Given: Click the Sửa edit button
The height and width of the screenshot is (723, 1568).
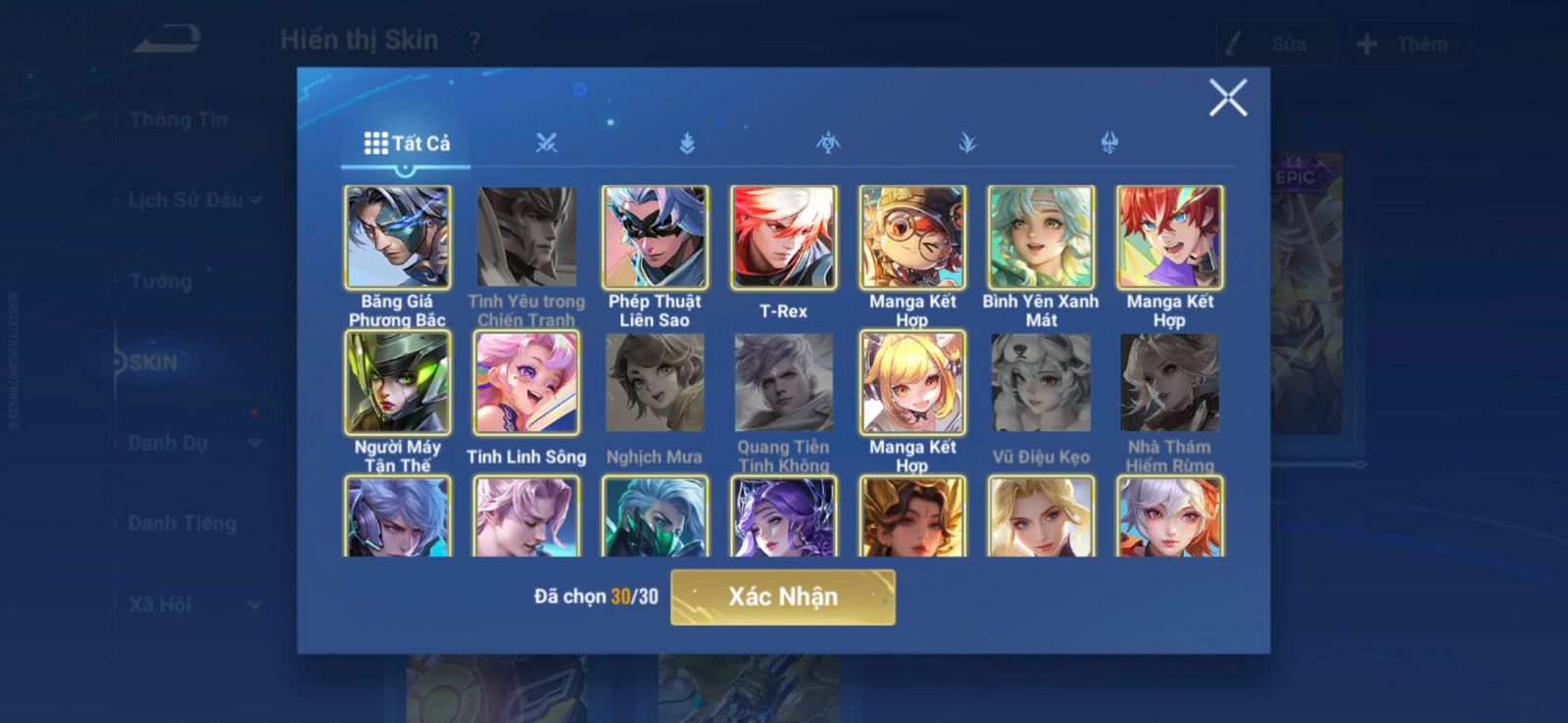Looking at the screenshot, I should 1275,44.
